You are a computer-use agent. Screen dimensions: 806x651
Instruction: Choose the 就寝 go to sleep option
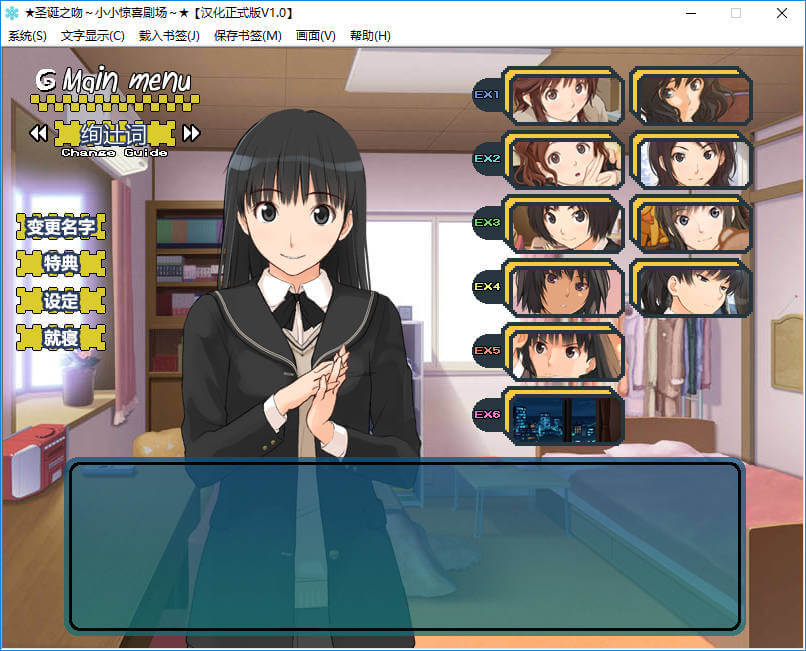coord(61,338)
